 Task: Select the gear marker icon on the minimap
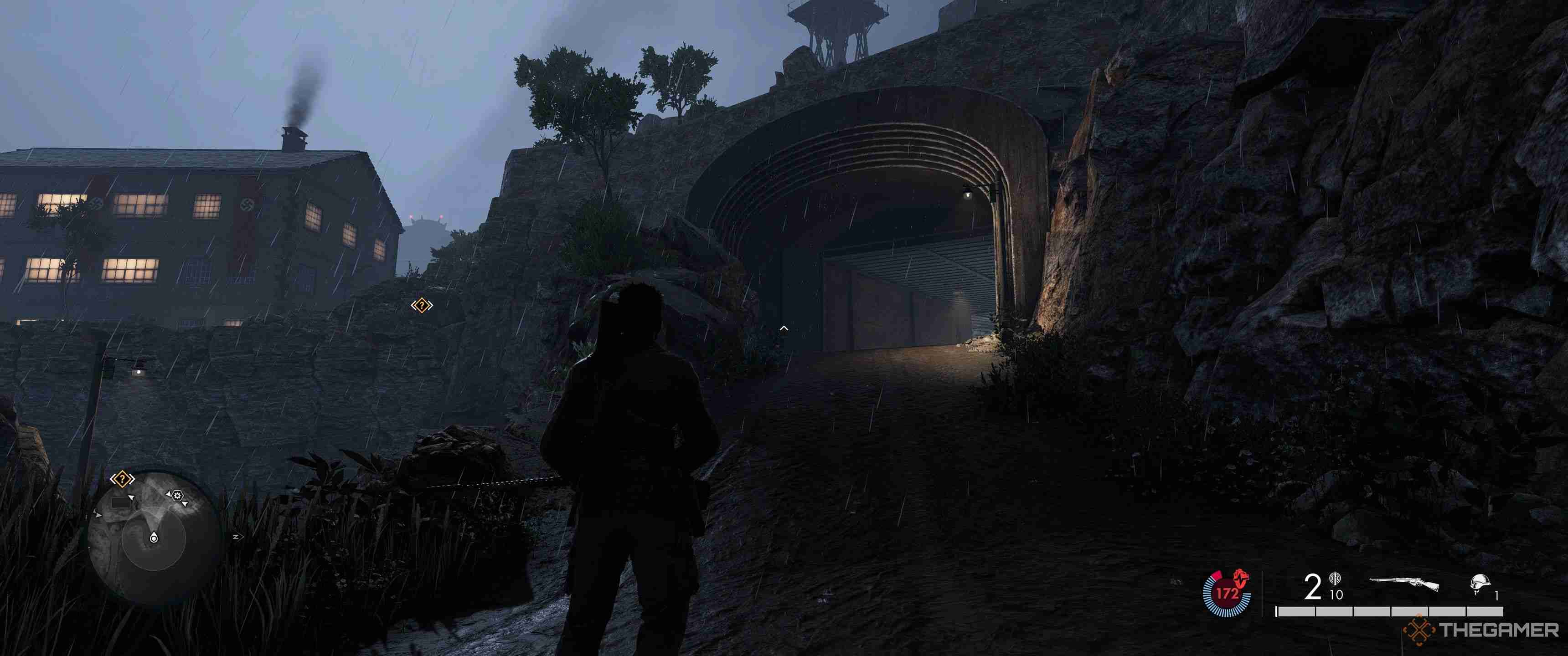[x=177, y=496]
